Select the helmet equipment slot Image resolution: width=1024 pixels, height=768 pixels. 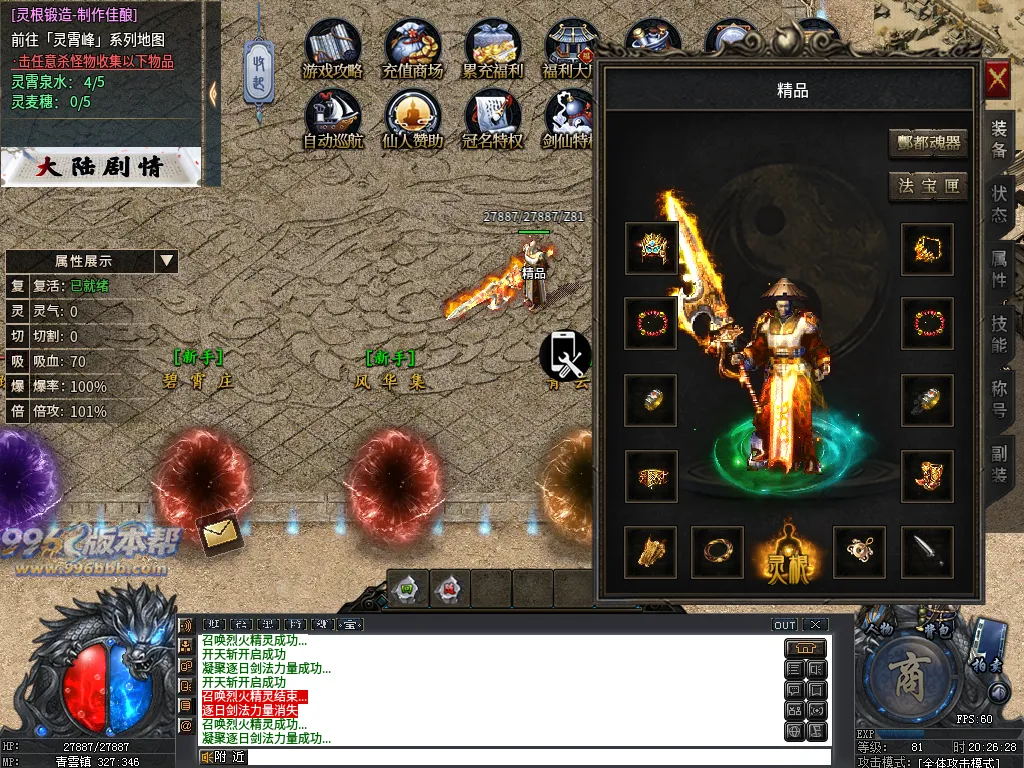(x=651, y=248)
